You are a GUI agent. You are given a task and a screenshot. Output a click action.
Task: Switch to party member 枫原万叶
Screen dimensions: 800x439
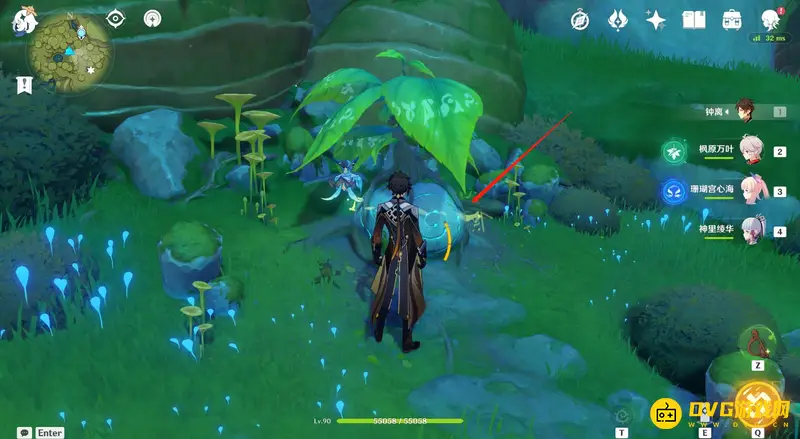point(750,151)
